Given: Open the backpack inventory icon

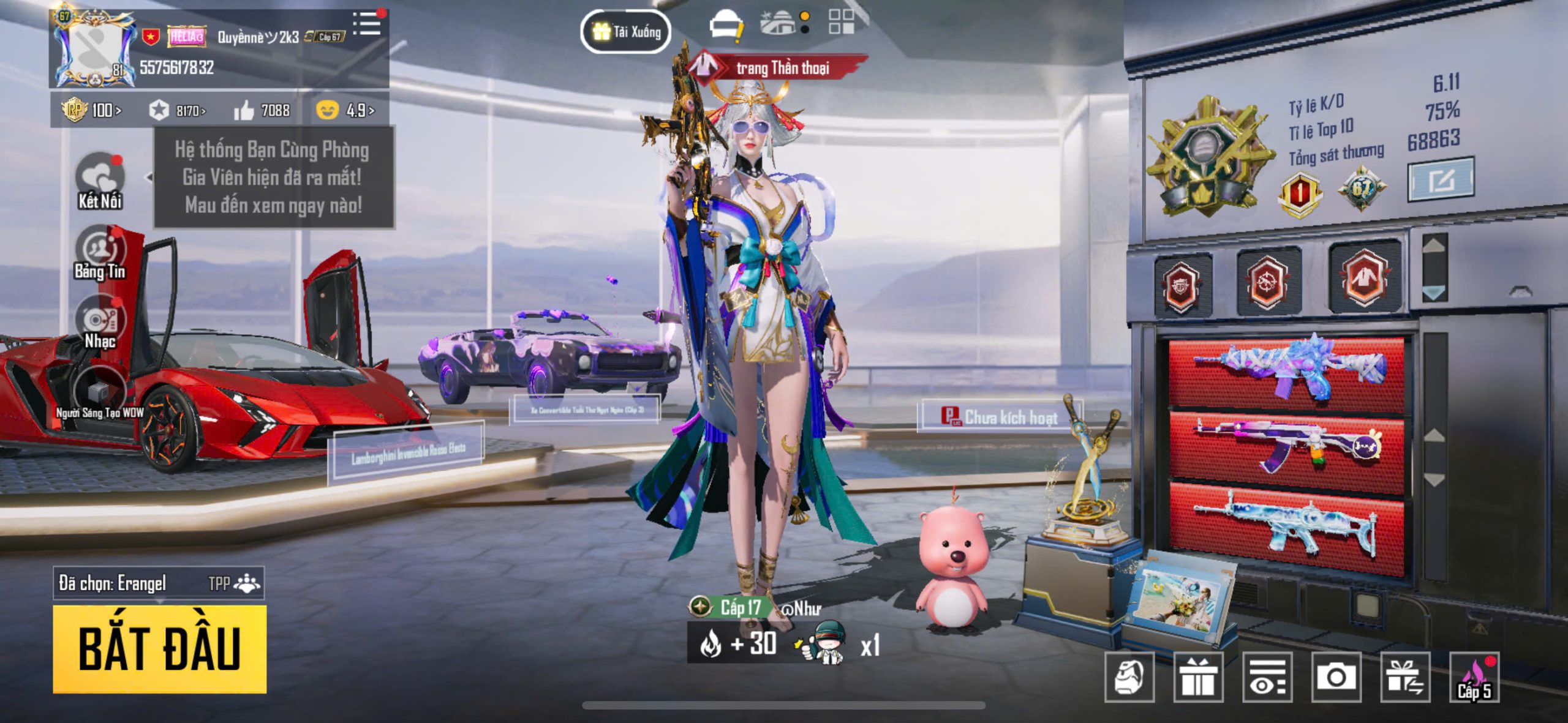Looking at the screenshot, I should pyautogui.click(x=1129, y=677).
